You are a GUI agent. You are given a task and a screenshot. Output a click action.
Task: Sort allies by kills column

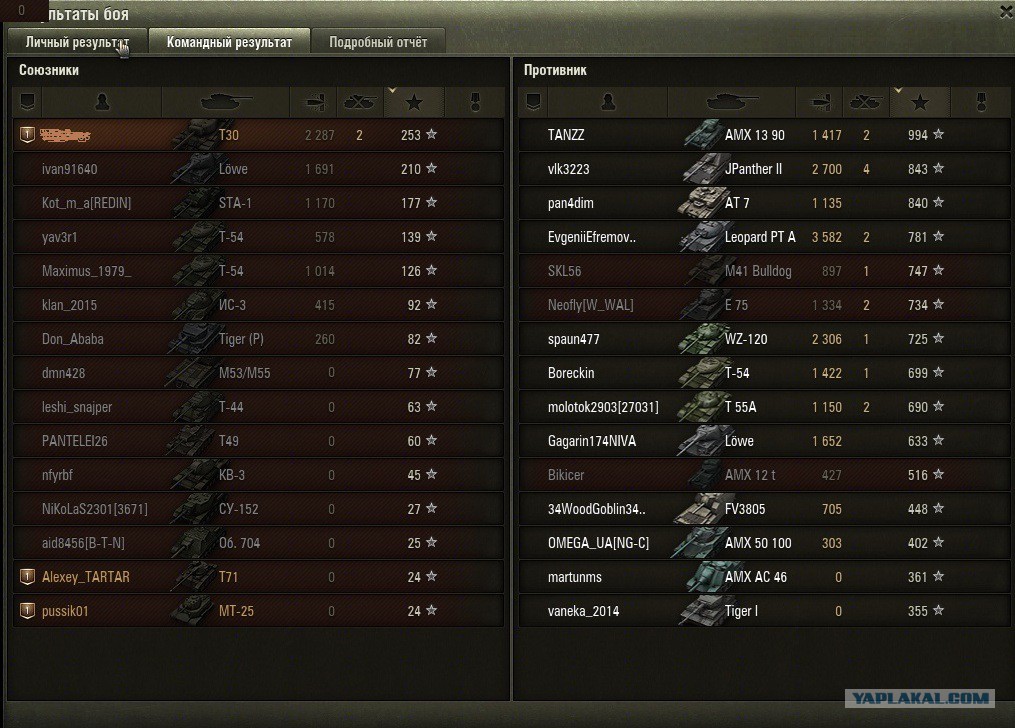pos(360,102)
